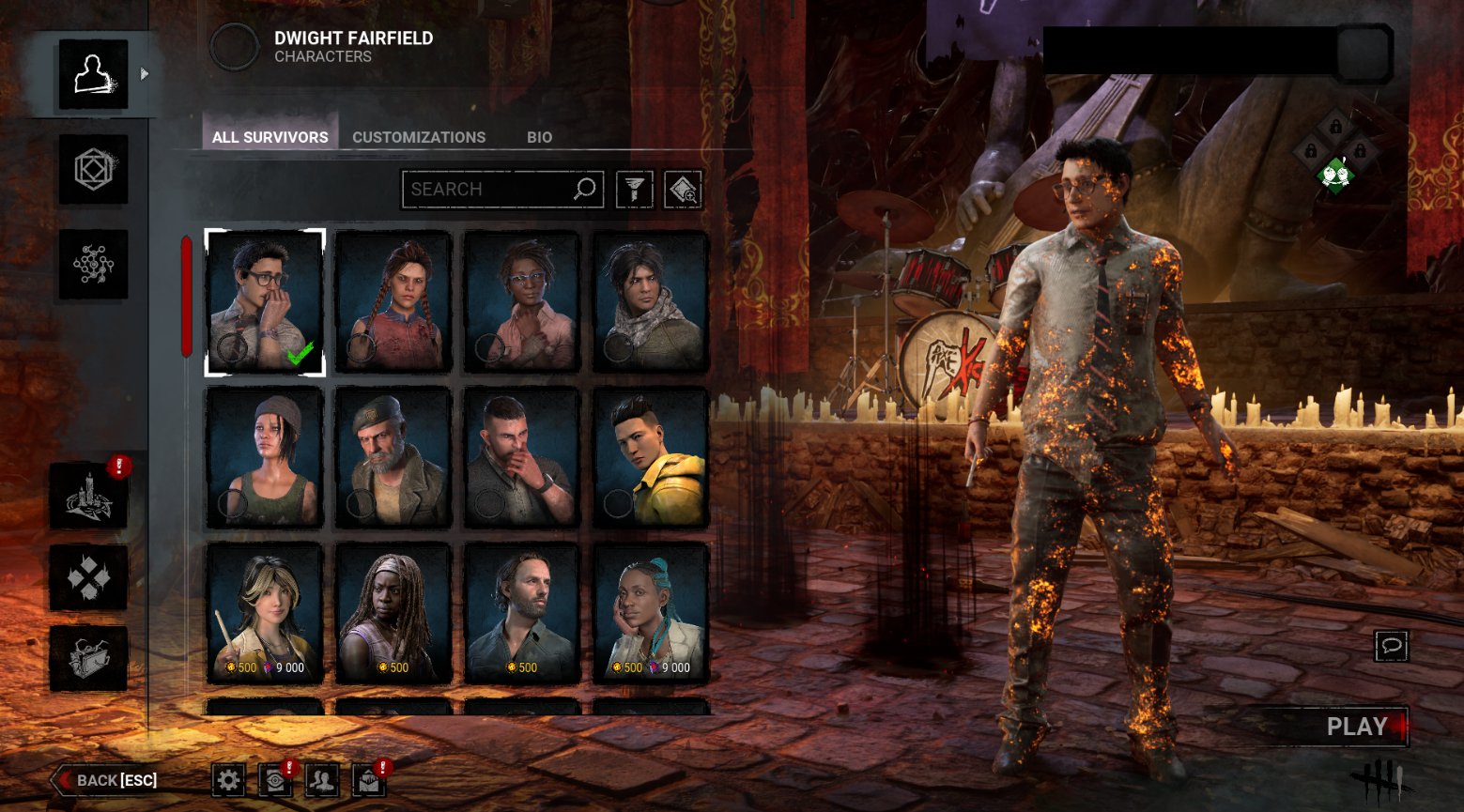This screenshot has width=1464, height=812.
Task: Go back with the Back button
Action: (106, 780)
